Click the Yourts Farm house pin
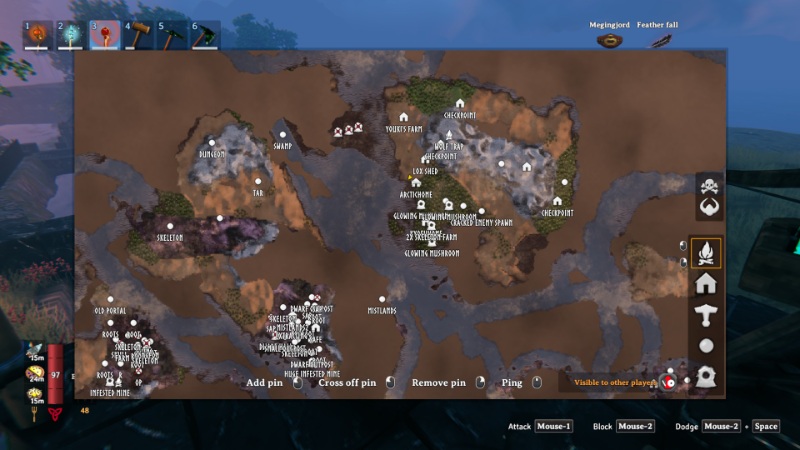 (404, 118)
